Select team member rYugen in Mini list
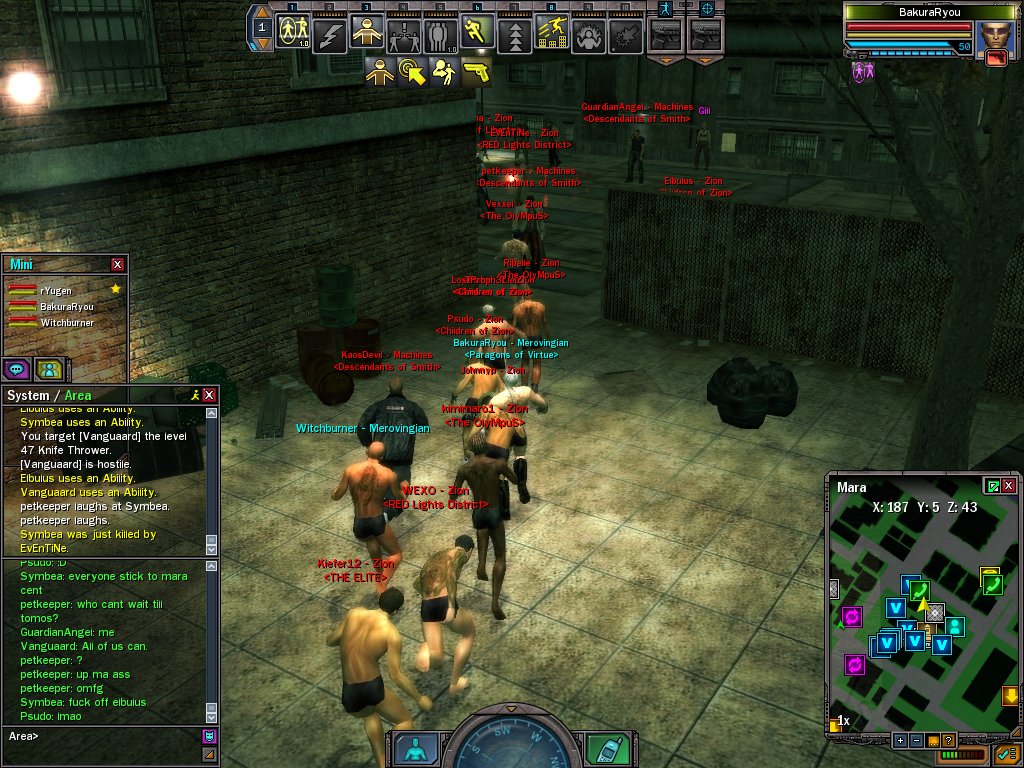The height and width of the screenshot is (768, 1024). (x=56, y=290)
